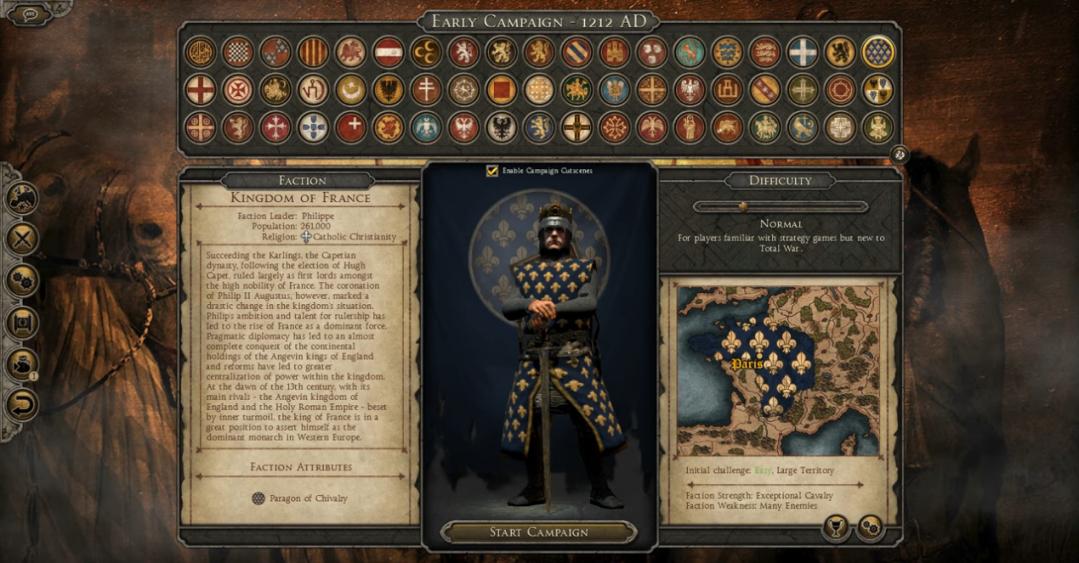
Task: Open the camera replays side button
Action: pos(21,363)
